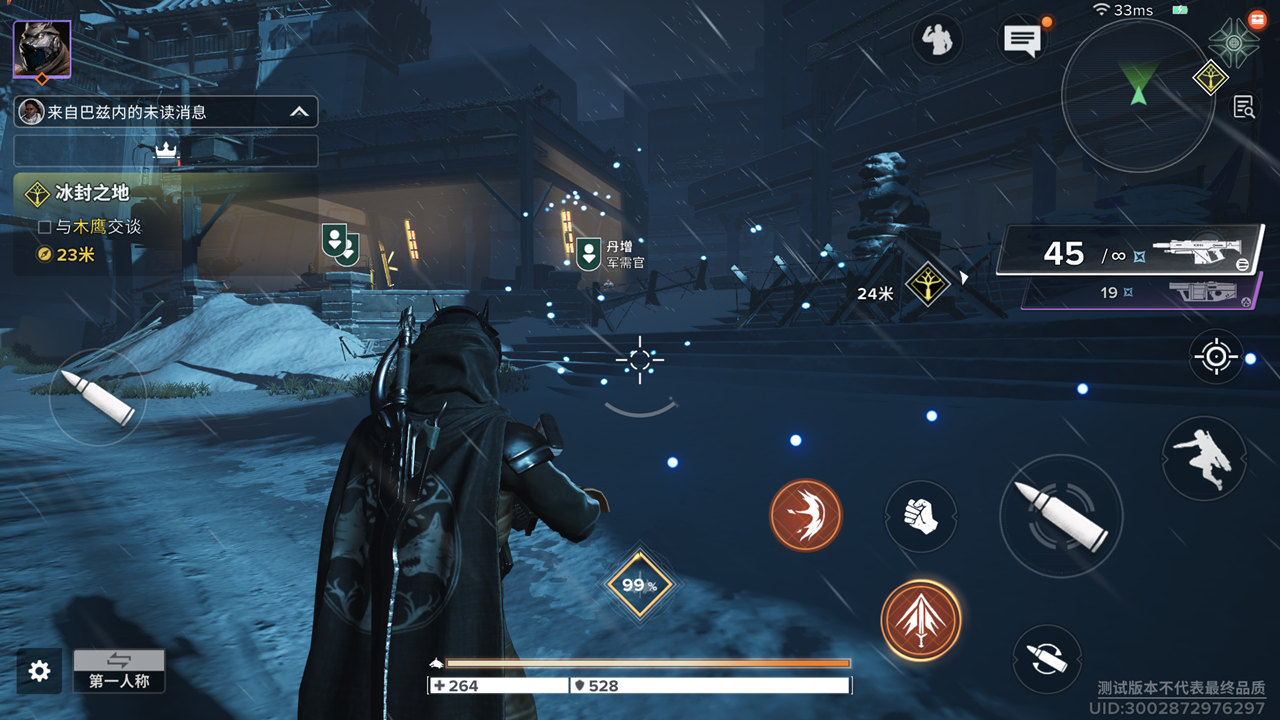Image resolution: width=1280 pixels, height=720 pixels.
Task: Activate the orange bird ability
Action: [805, 515]
